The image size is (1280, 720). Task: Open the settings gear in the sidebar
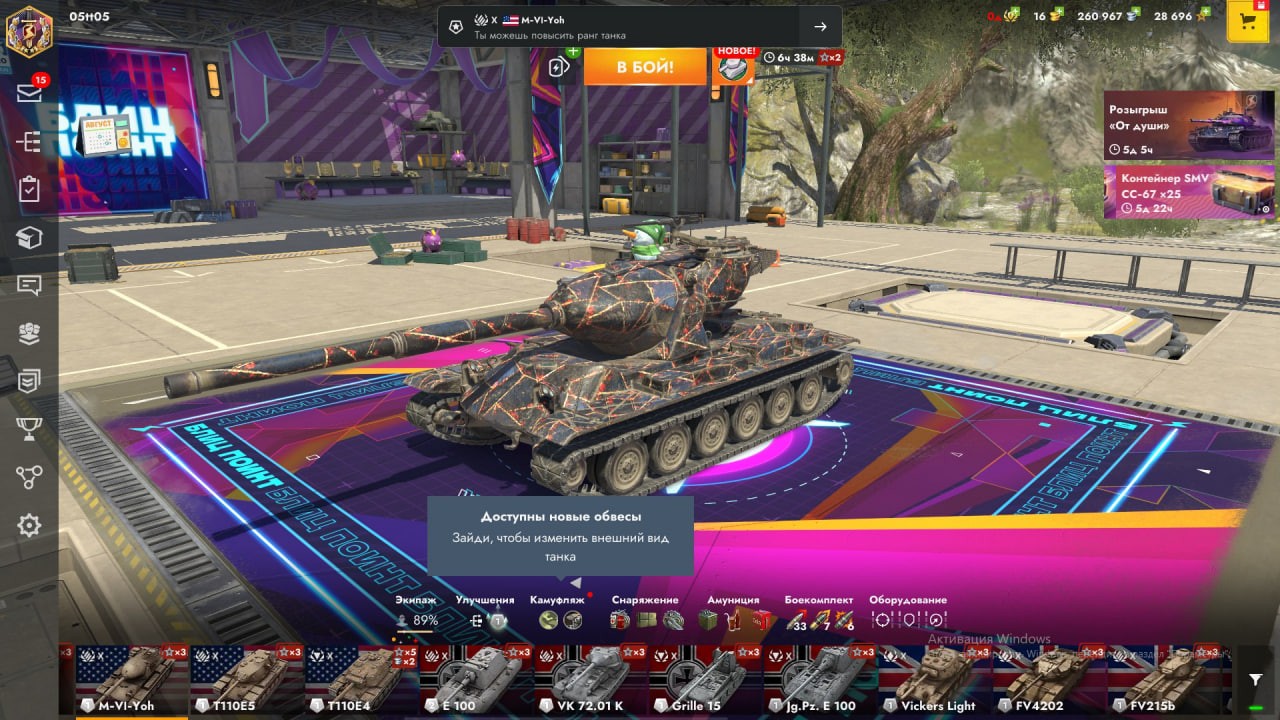pyautogui.click(x=29, y=525)
